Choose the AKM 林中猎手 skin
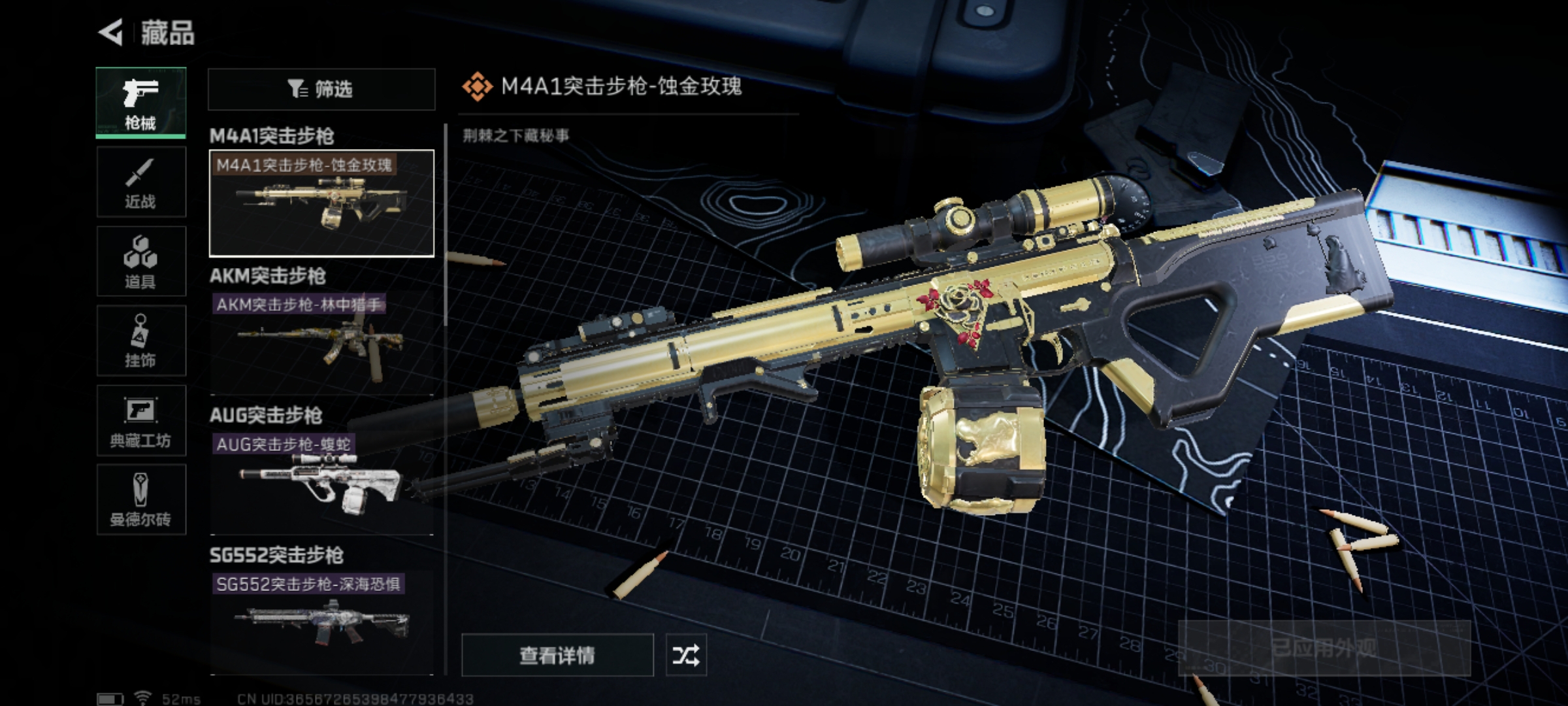1568x706 pixels. click(321, 342)
